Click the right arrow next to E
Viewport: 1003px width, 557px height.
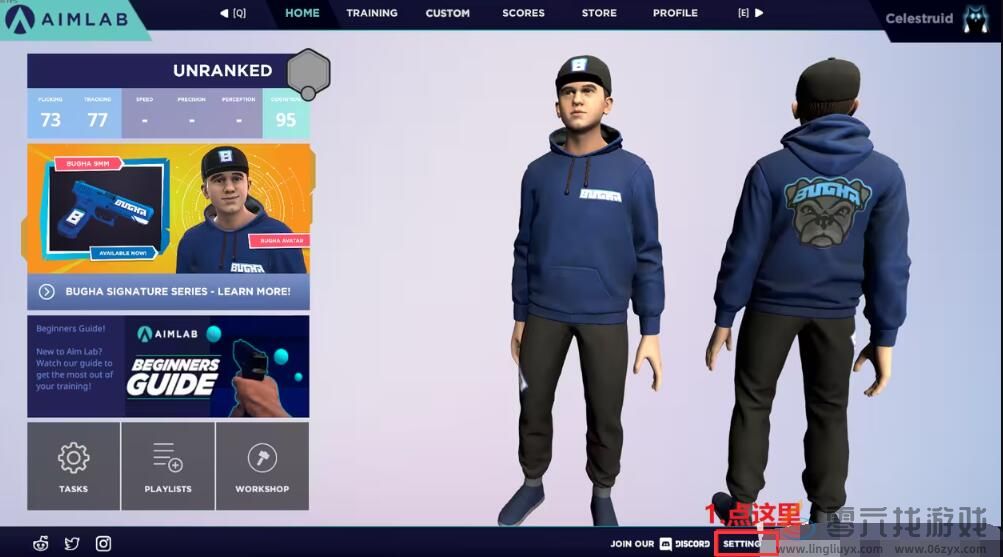759,13
